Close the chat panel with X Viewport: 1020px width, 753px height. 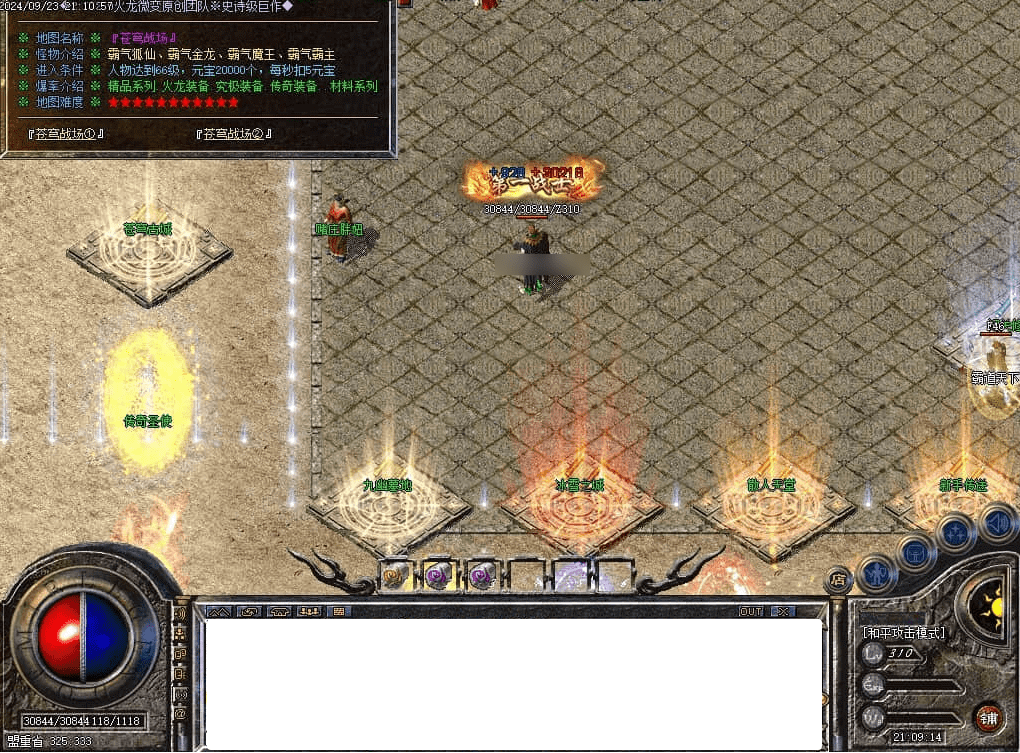pyautogui.click(x=783, y=611)
